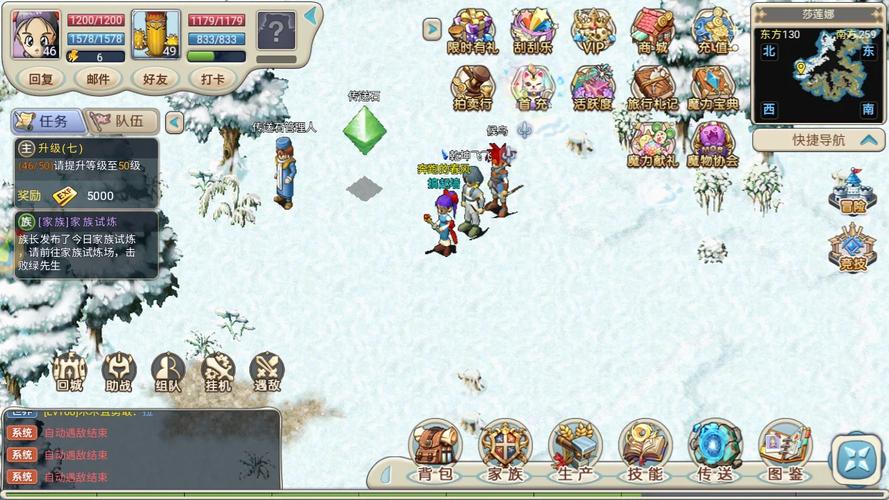
Task: Click the 回复 recover button
Action: pyautogui.click(x=41, y=79)
